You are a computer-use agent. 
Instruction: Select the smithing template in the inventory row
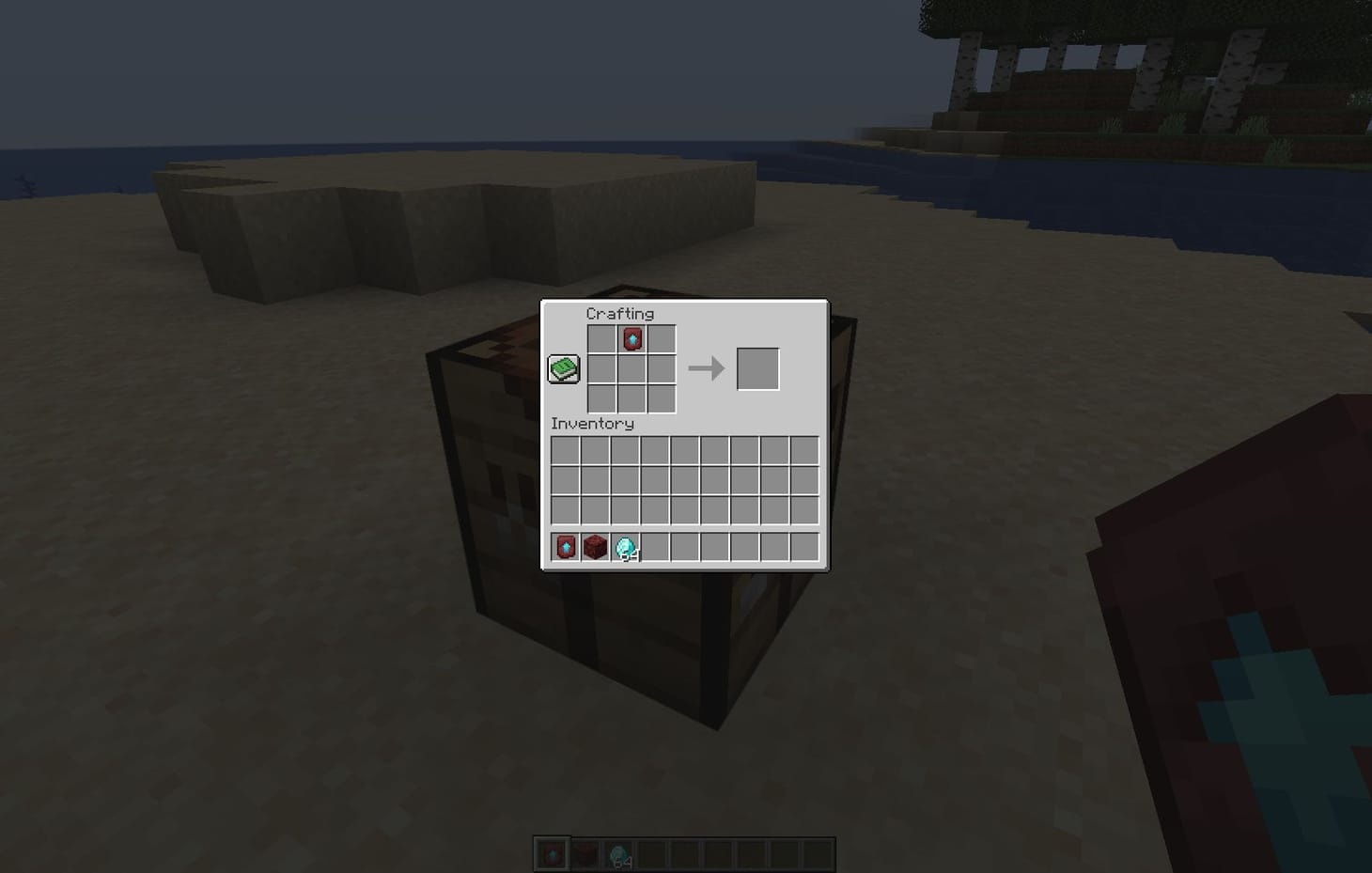pos(564,547)
